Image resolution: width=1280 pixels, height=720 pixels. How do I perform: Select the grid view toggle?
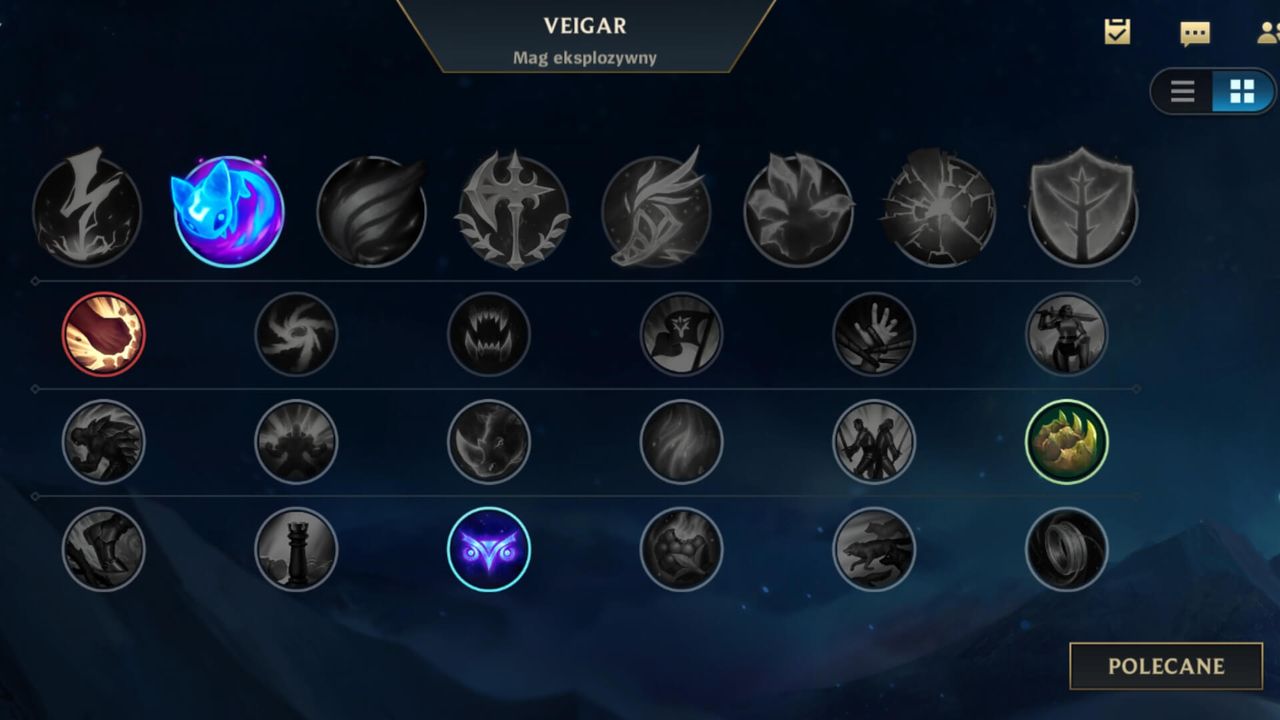[x=1242, y=92]
